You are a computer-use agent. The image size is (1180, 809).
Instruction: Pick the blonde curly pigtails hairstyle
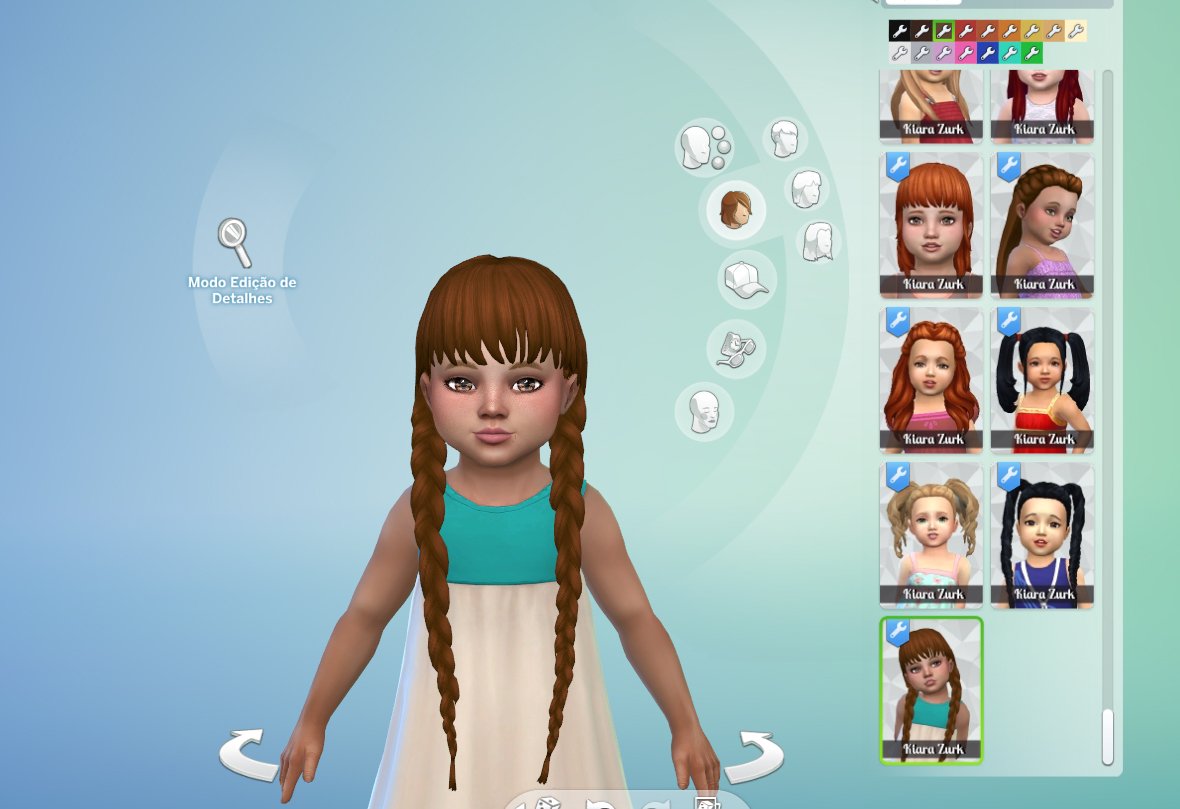click(931, 535)
